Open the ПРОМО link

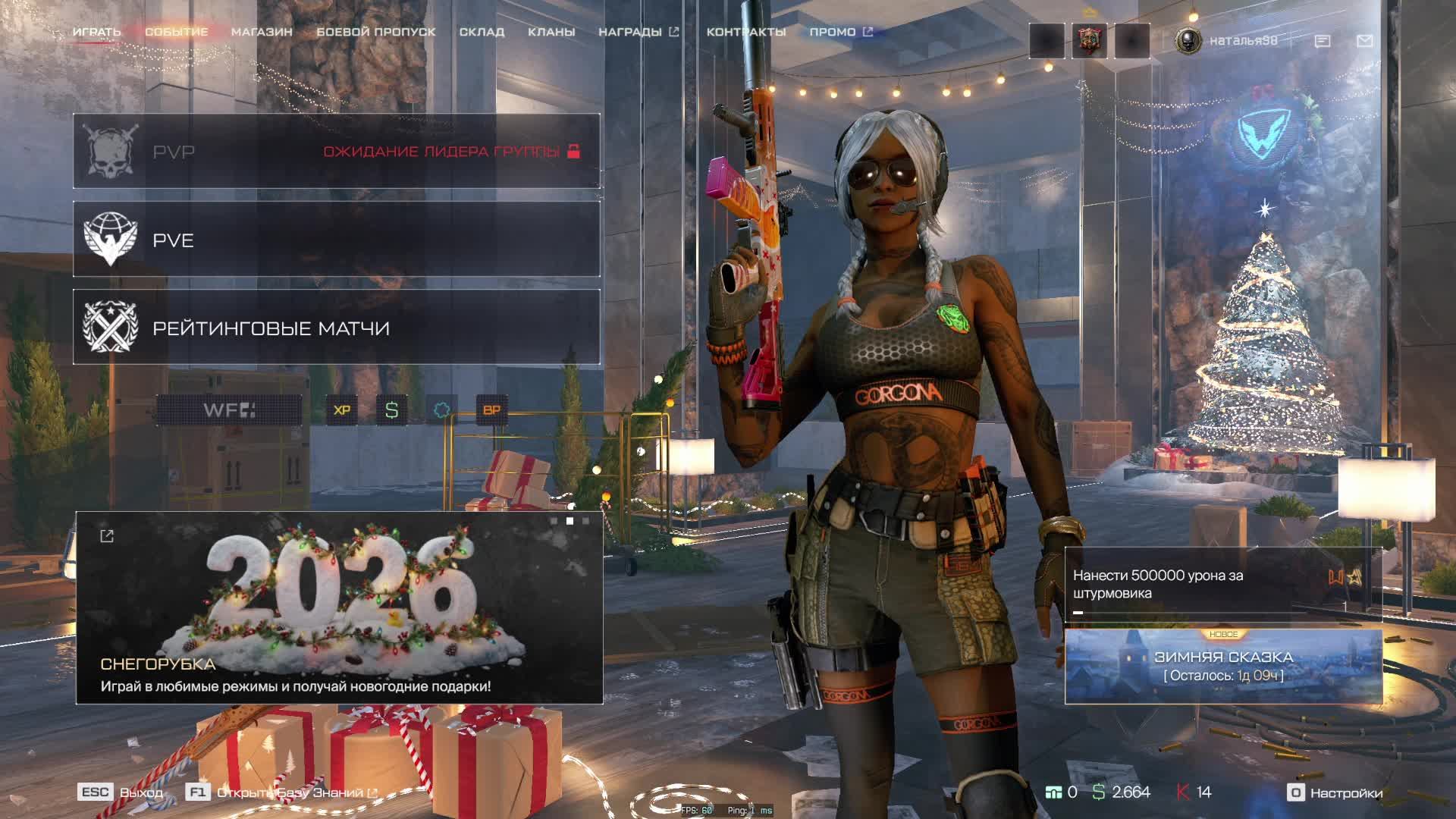(x=840, y=32)
